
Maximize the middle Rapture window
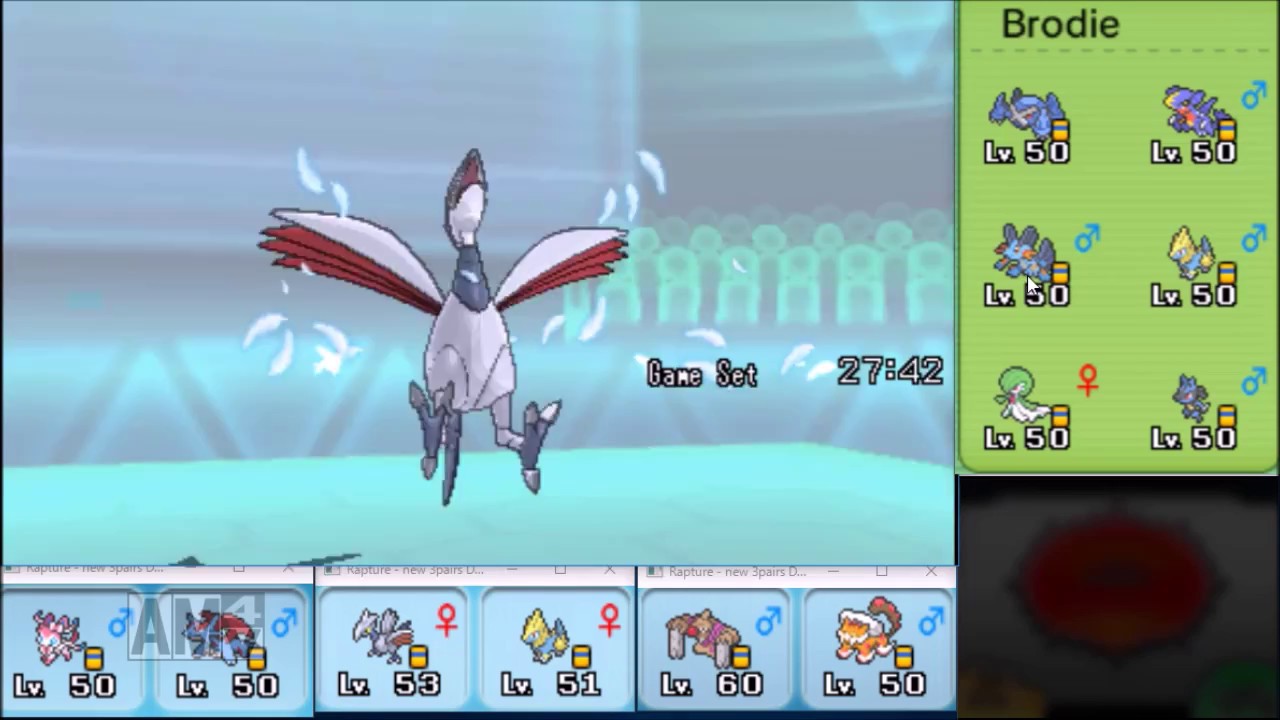coord(560,570)
